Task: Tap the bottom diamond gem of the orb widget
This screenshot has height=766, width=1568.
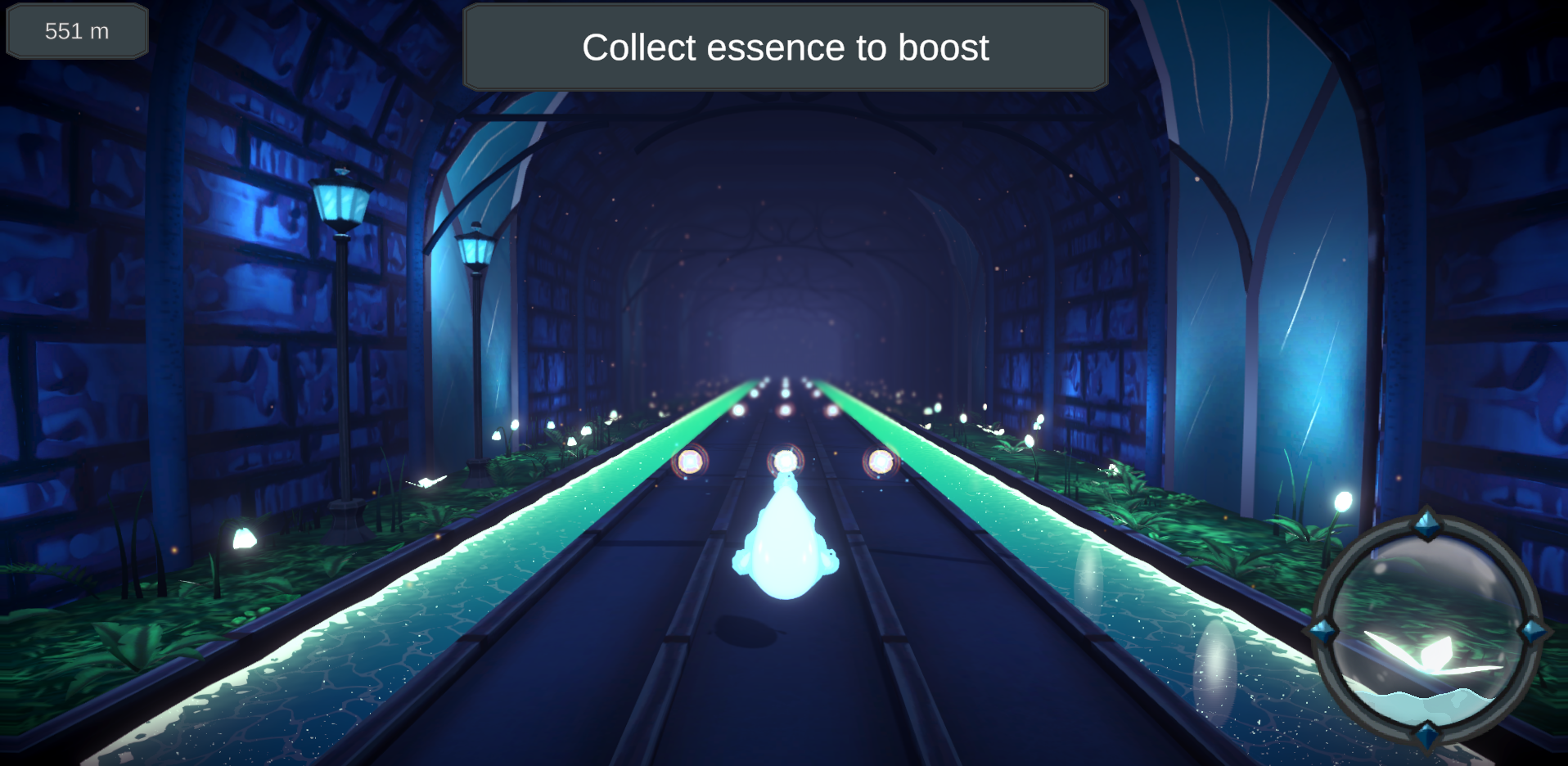Action: (x=1426, y=735)
